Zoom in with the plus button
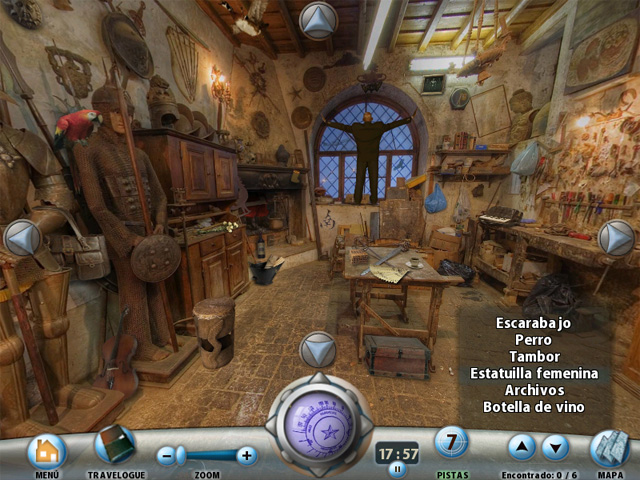This screenshot has width=640, height=480. 246,456
